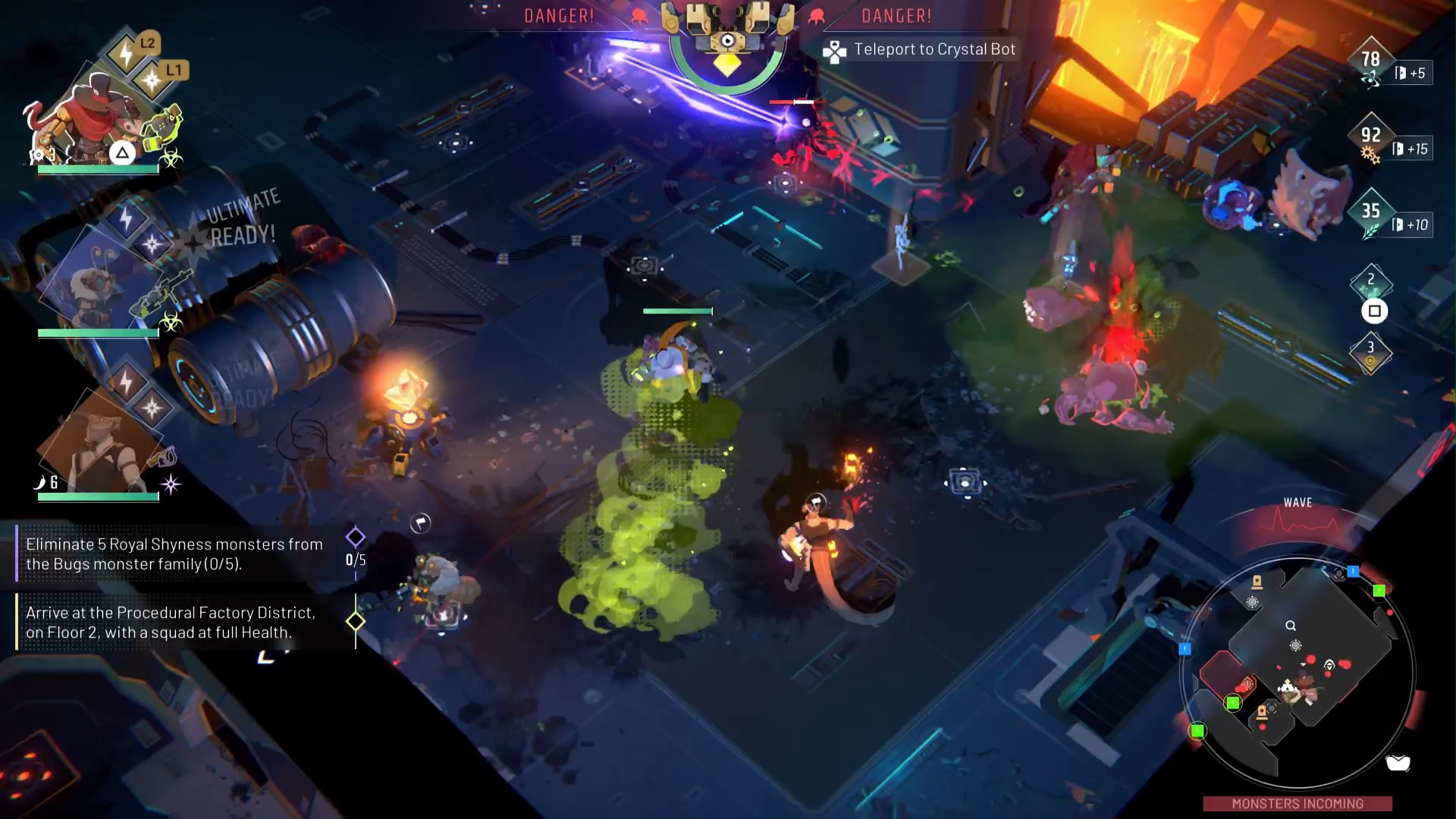The width and height of the screenshot is (1456, 819).
Task: Select the Procedural Factory District objective
Action: tap(171, 623)
